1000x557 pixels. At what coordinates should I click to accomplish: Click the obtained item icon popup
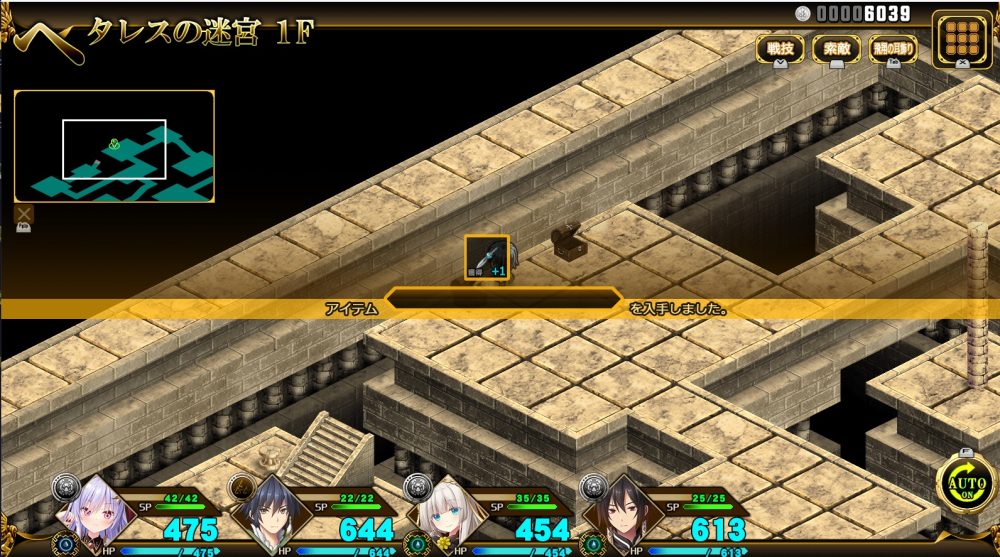[487, 257]
